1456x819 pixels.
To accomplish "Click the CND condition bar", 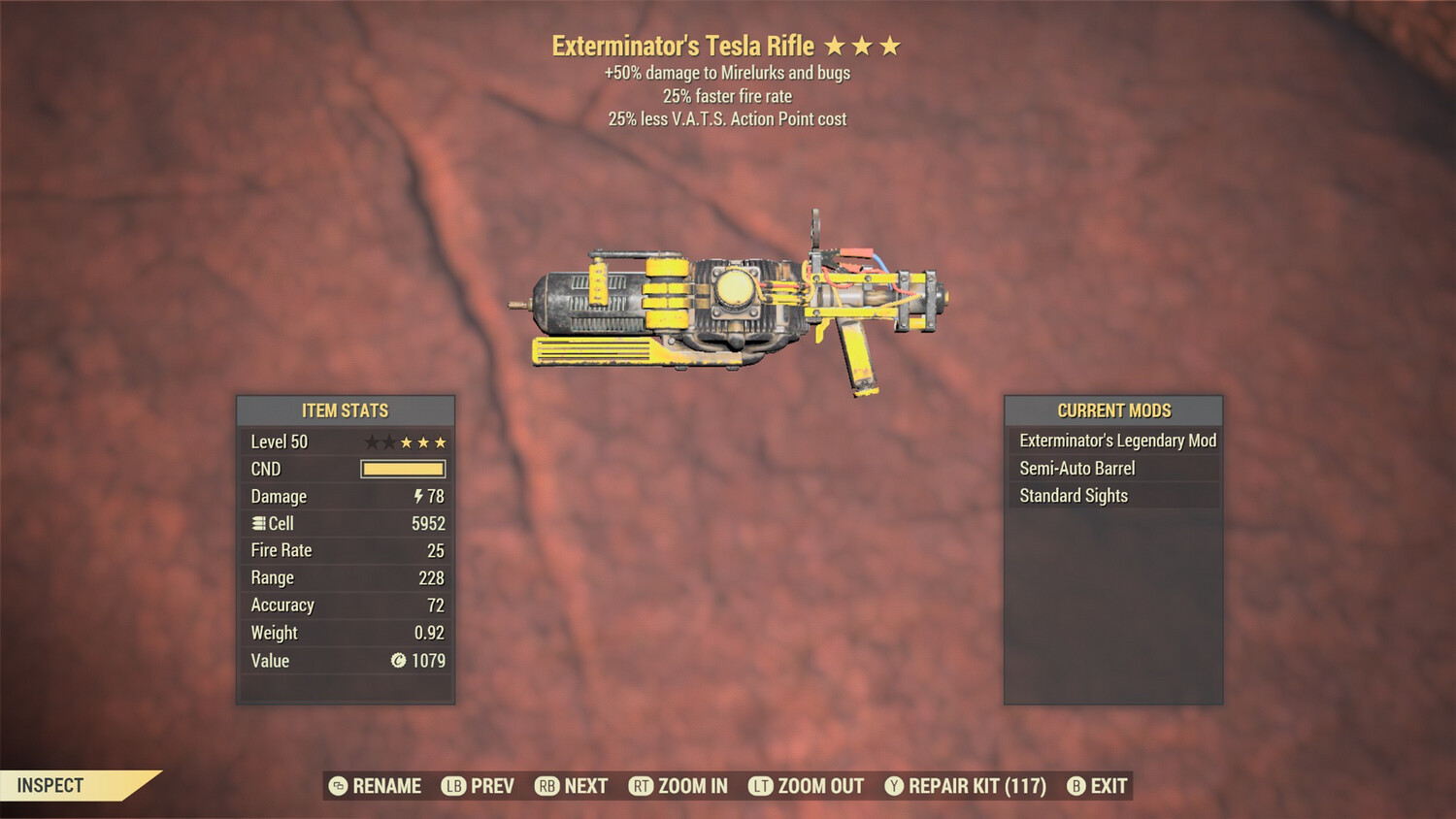I will pyautogui.click(x=402, y=469).
